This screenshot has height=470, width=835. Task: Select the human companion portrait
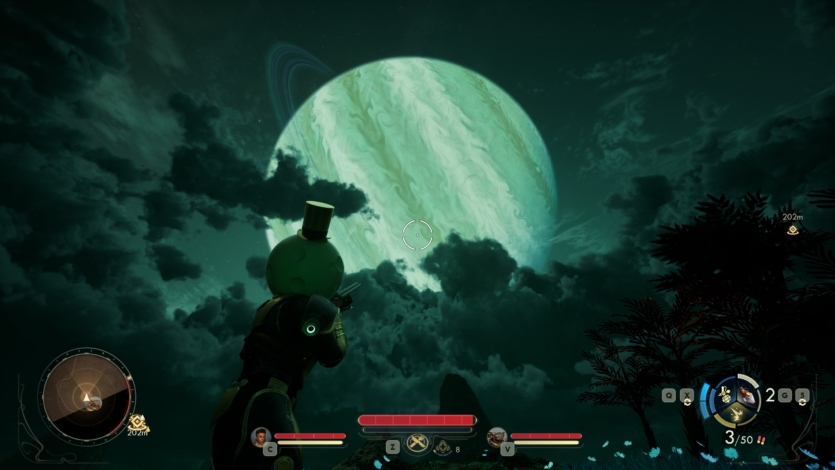261,436
